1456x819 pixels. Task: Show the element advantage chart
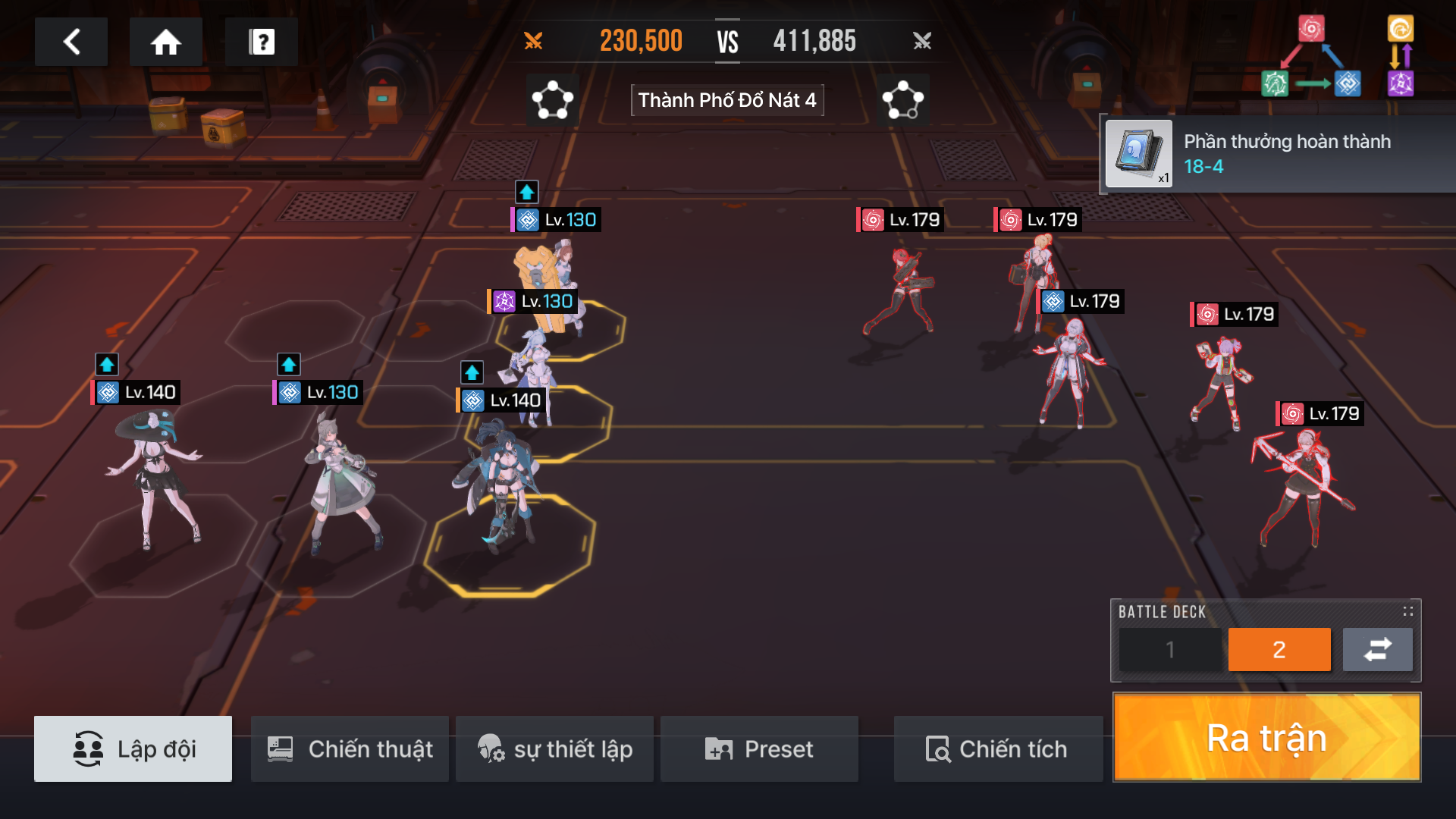click(1338, 58)
